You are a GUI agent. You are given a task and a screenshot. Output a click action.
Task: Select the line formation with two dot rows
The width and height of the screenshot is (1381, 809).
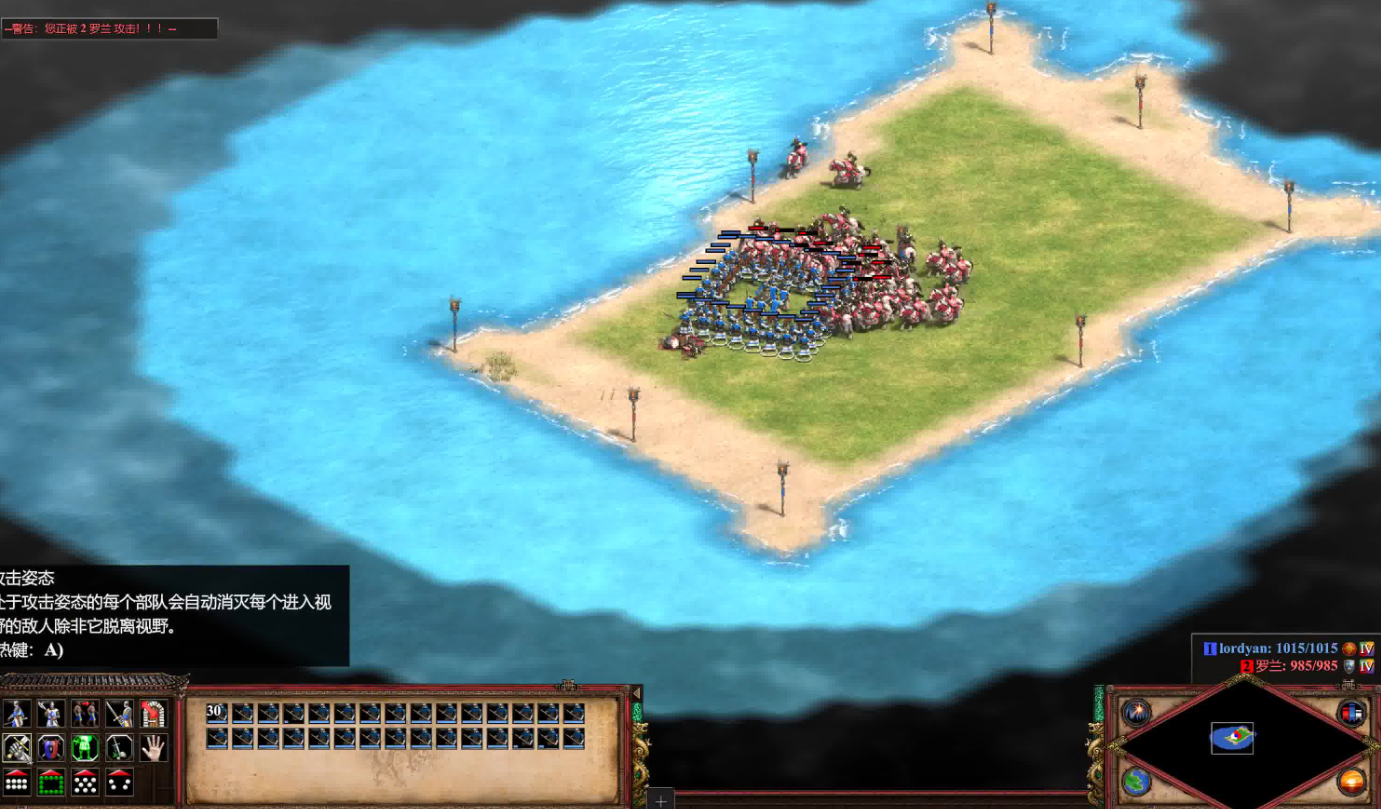point(16,782)
